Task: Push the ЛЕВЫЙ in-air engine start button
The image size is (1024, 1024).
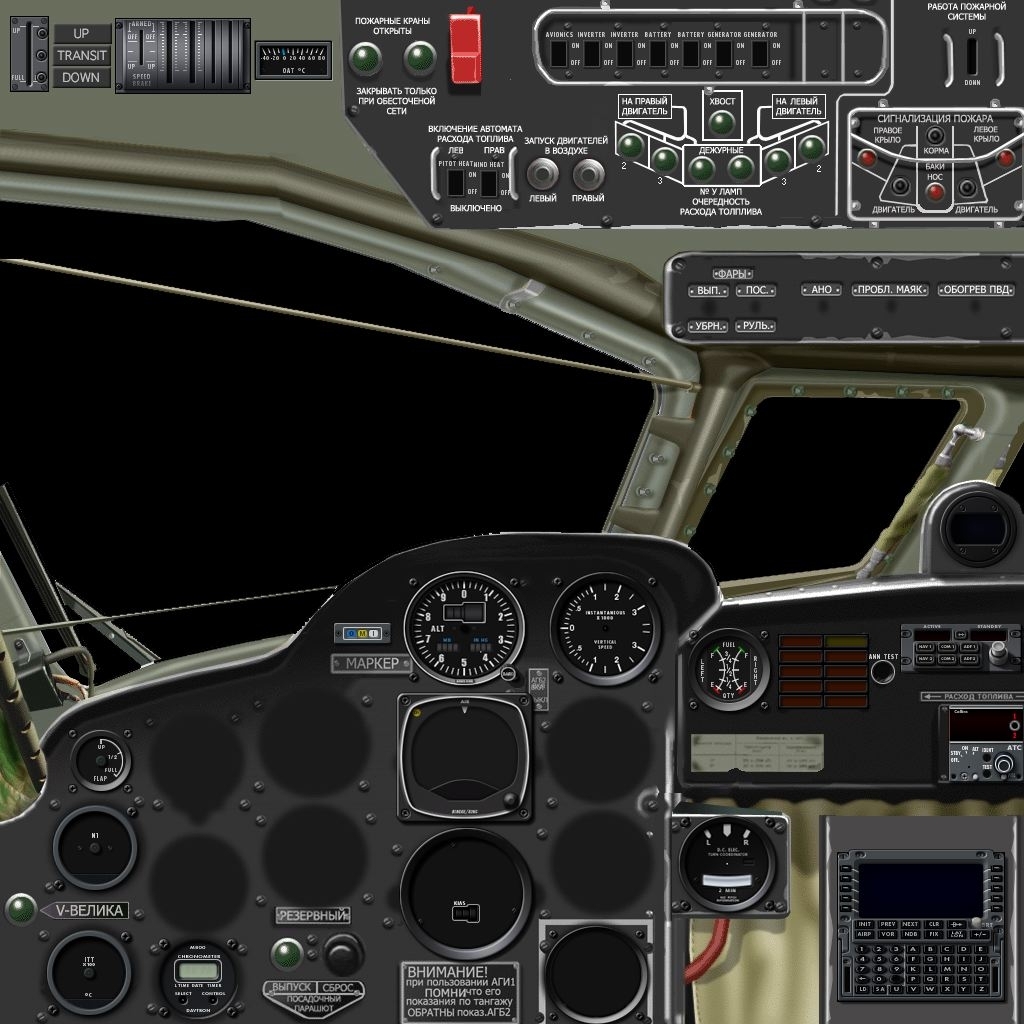Action: [542, 175]
